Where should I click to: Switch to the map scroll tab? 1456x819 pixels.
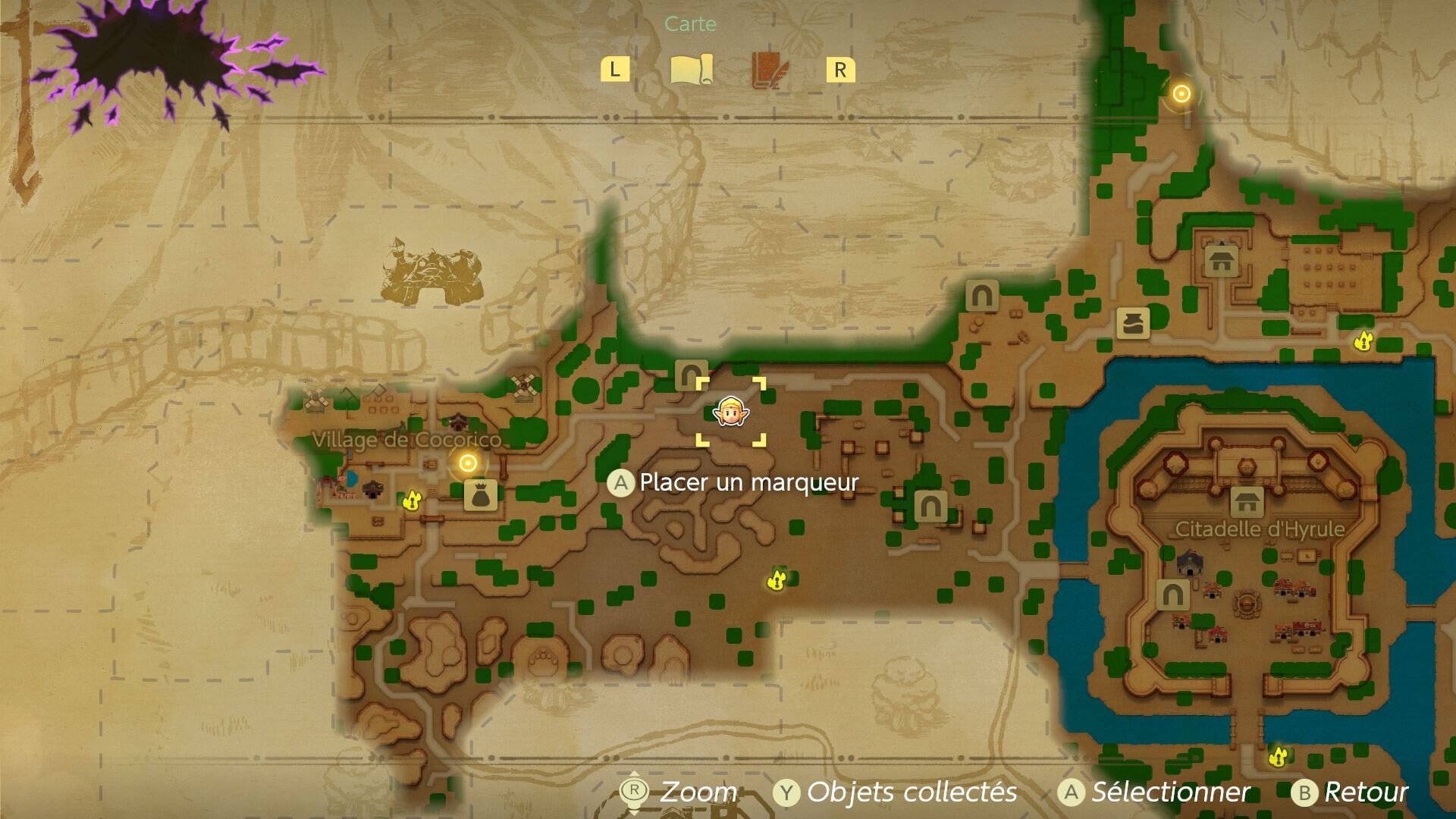click(x=692, y=70)
